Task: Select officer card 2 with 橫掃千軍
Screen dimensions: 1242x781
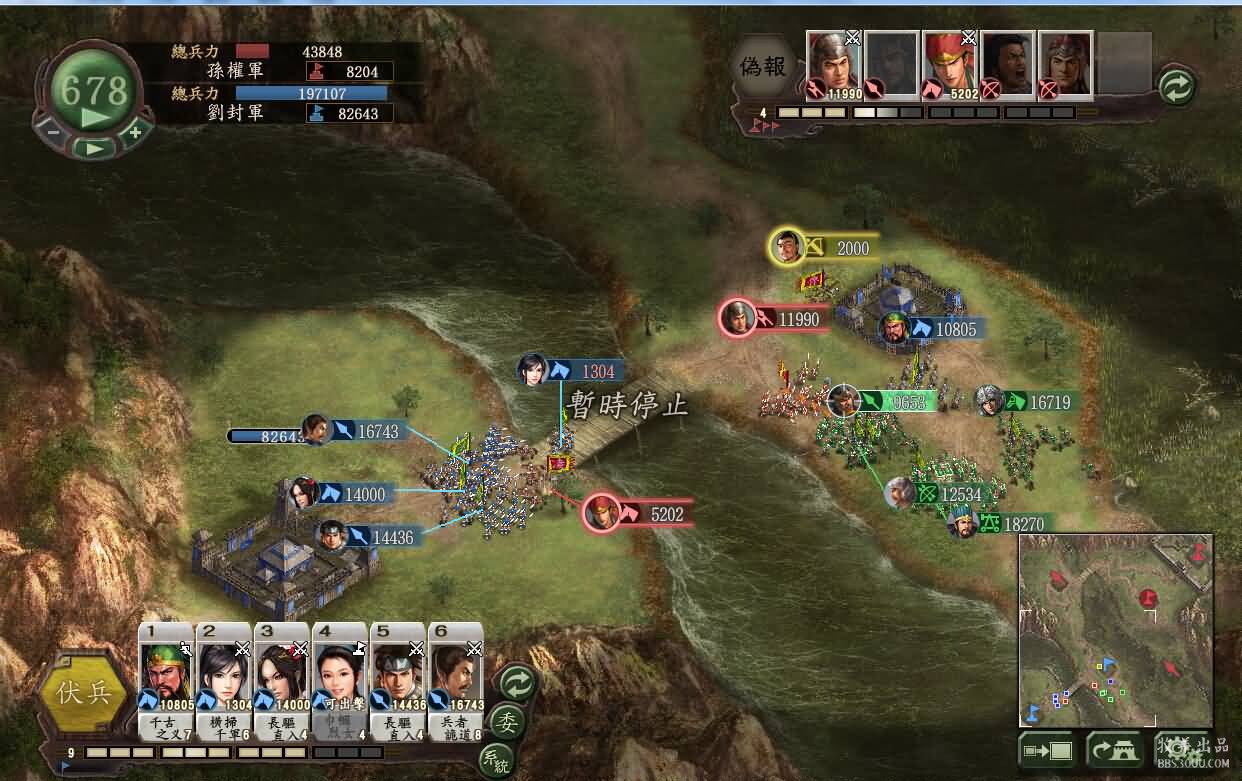Action: (x=224, y=676)
